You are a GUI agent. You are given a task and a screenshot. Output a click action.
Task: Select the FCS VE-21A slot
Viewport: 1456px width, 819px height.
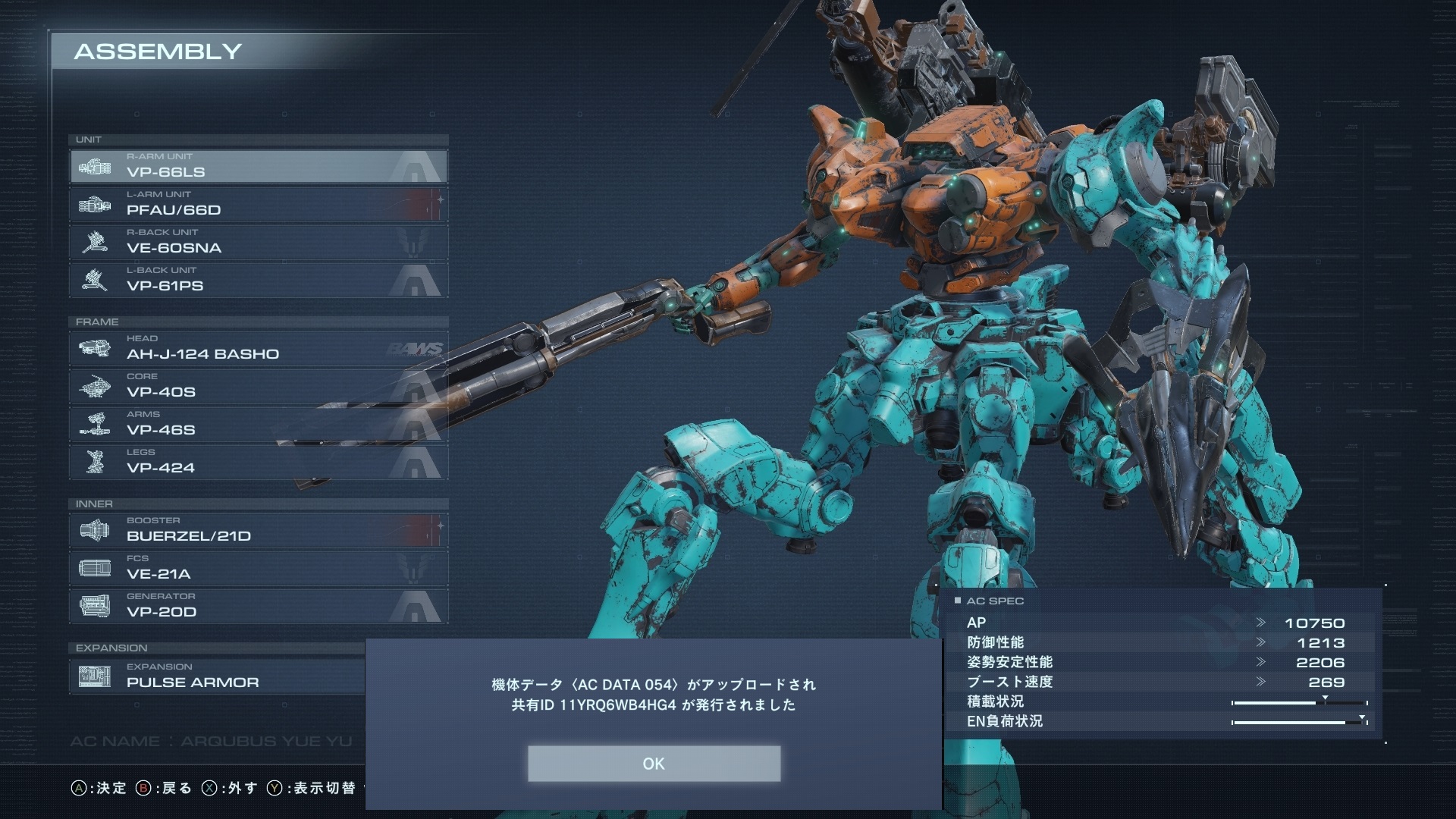pyautogui.click(x=258, y=568)
